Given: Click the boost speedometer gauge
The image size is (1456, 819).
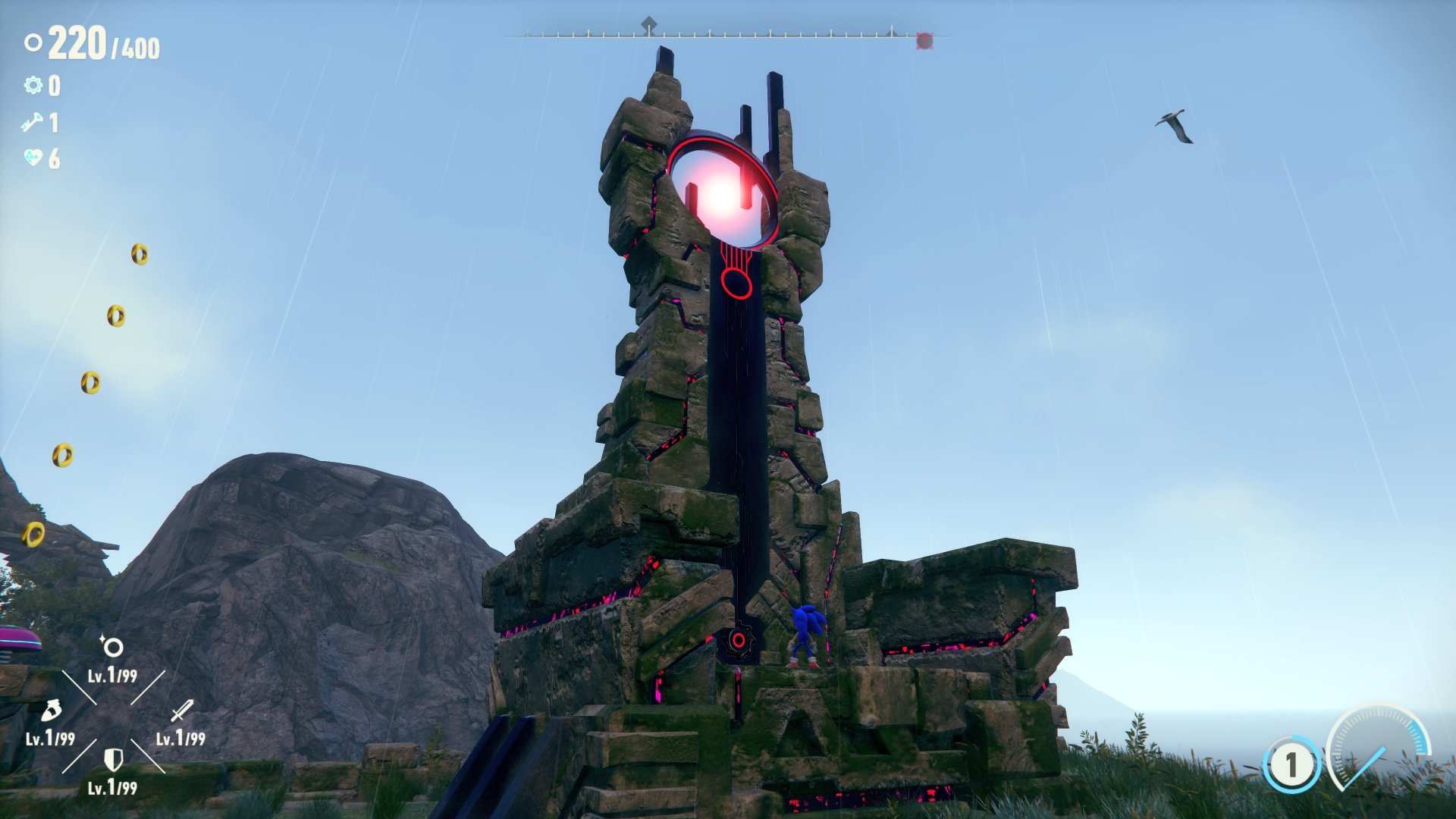Looking at the screenshot, I should pyautogui.click(x=1378, y=747).
